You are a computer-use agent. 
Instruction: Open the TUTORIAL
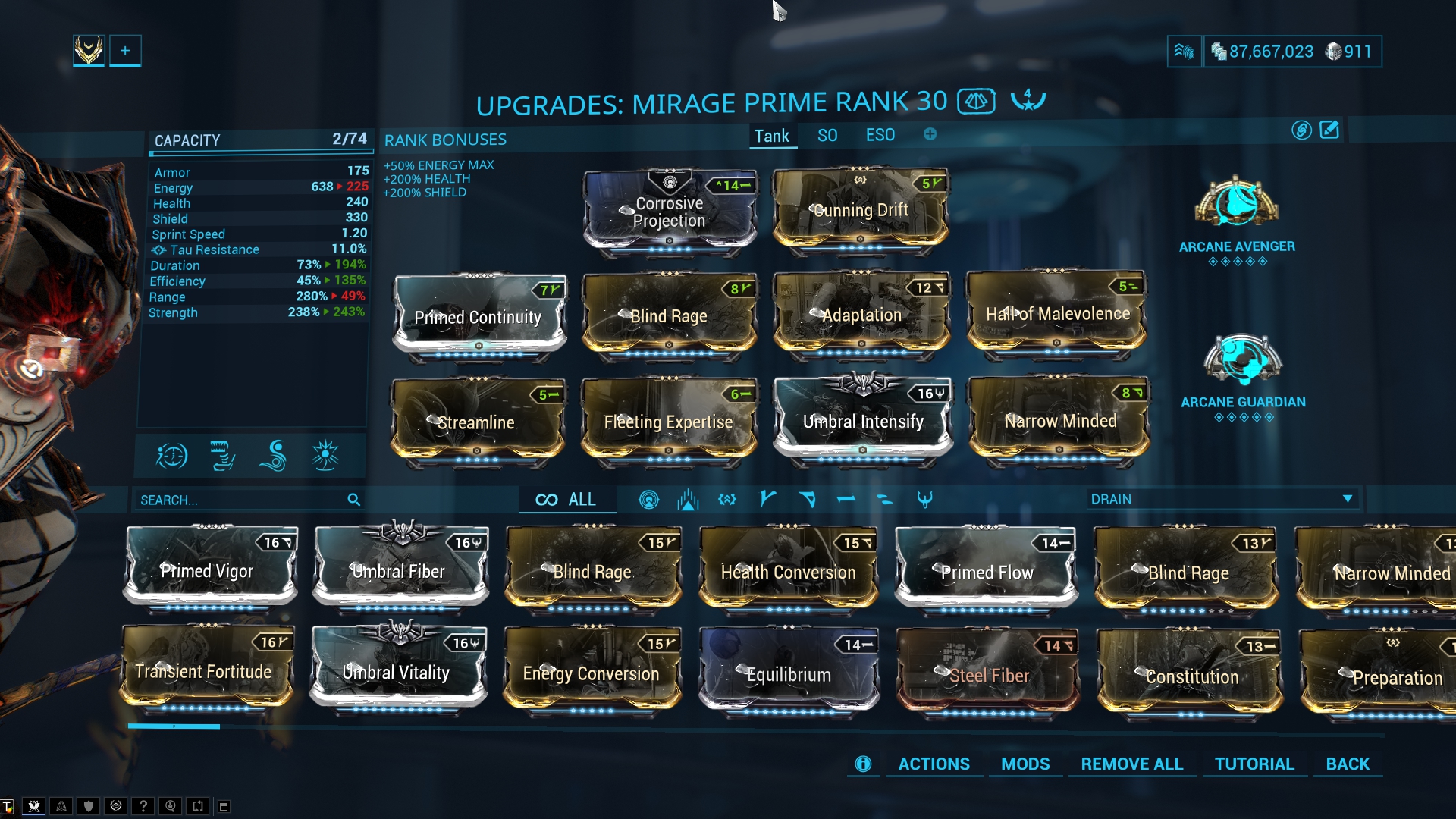1254,764
